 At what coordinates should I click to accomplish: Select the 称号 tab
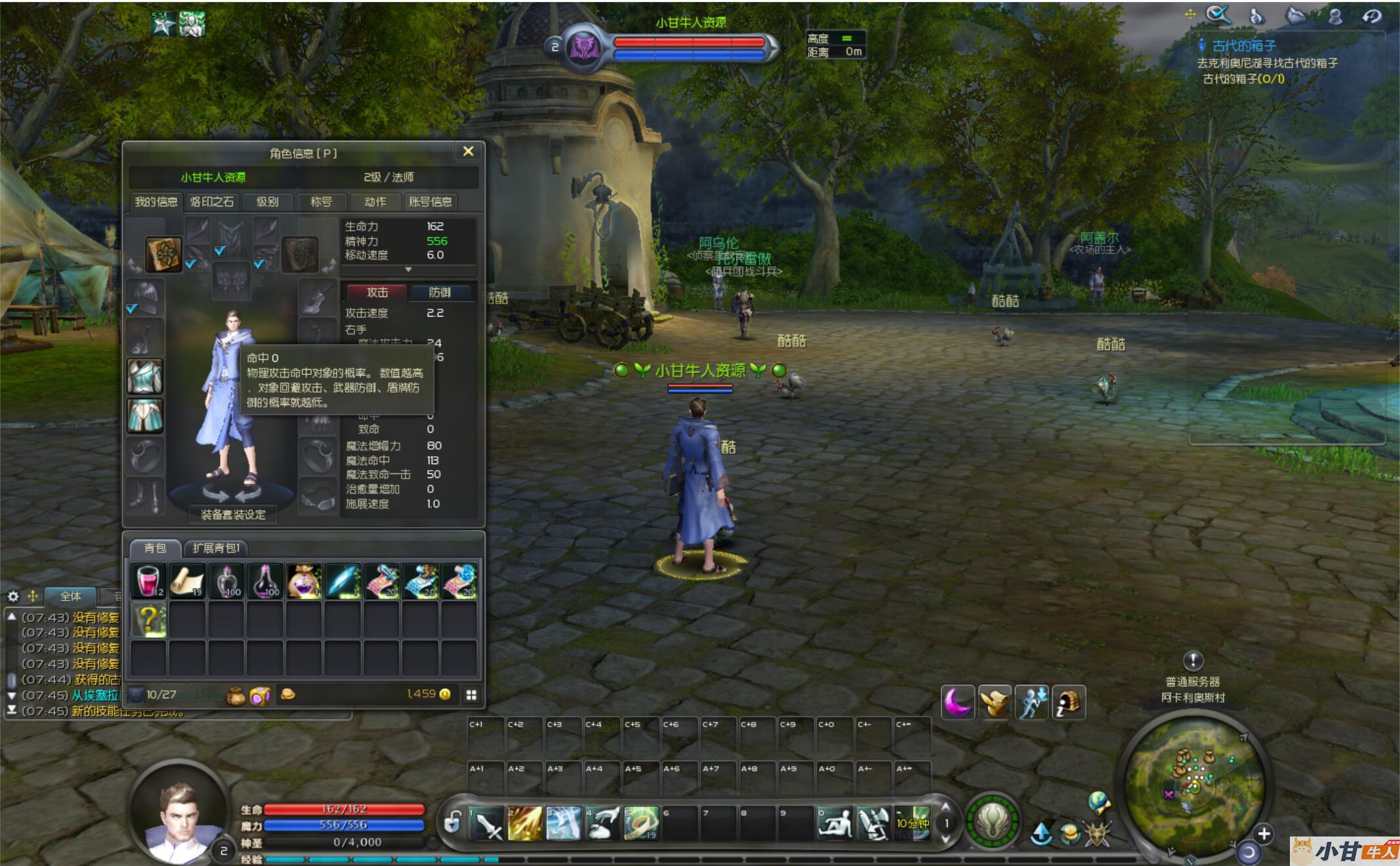[321, 202]
